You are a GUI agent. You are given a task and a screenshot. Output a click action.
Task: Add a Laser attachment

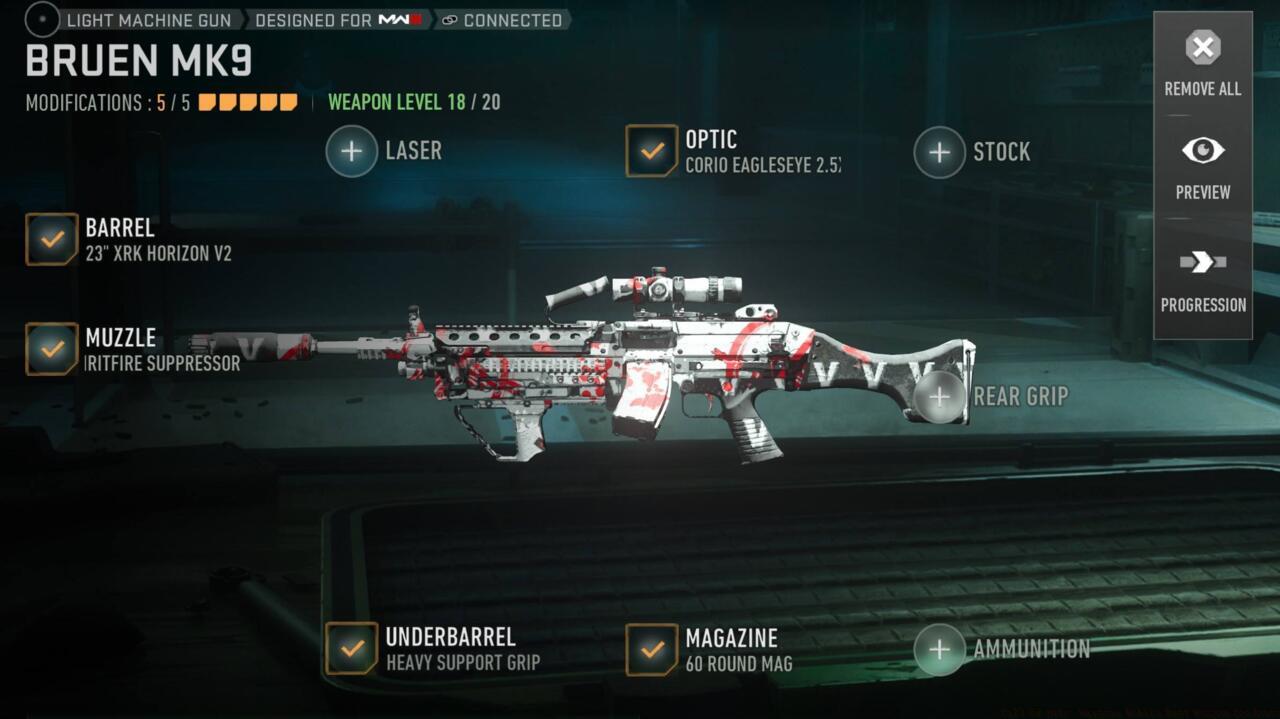click(352, 151)
